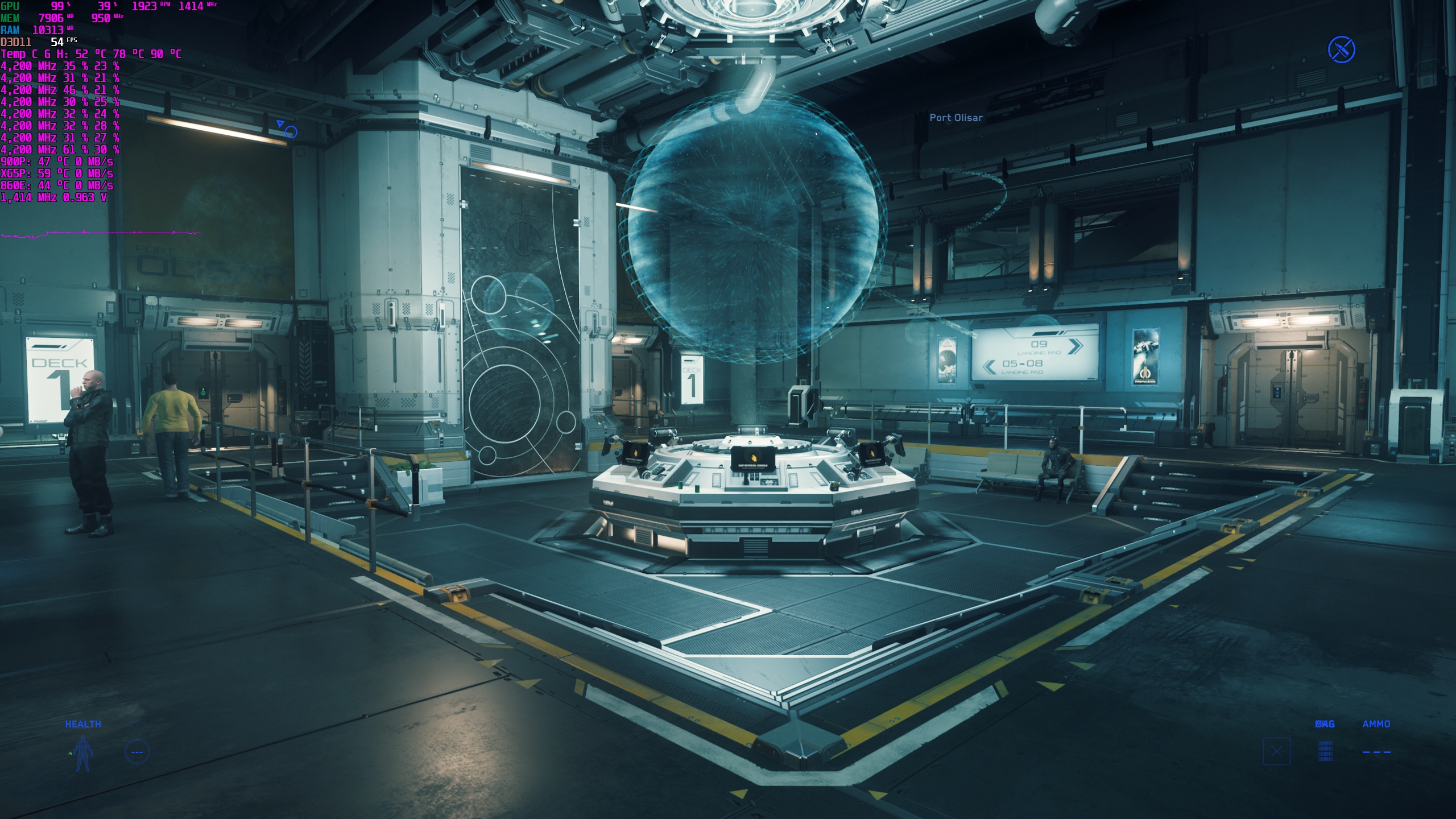1456x819 pixels.
Task: Click the hand icon on the left console screen
Action: pos(635,453)
